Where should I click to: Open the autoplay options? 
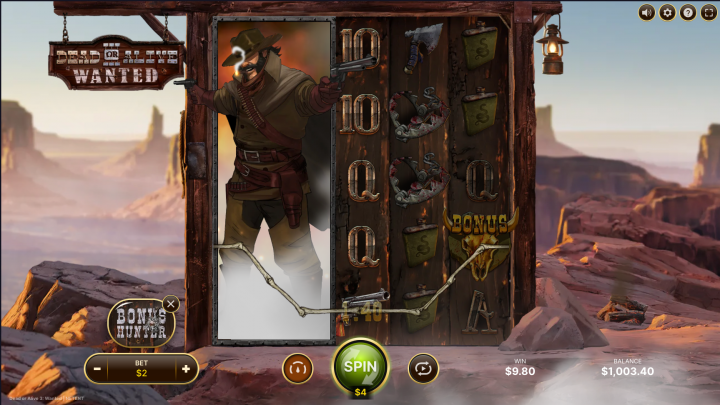(x=423, y=368)
